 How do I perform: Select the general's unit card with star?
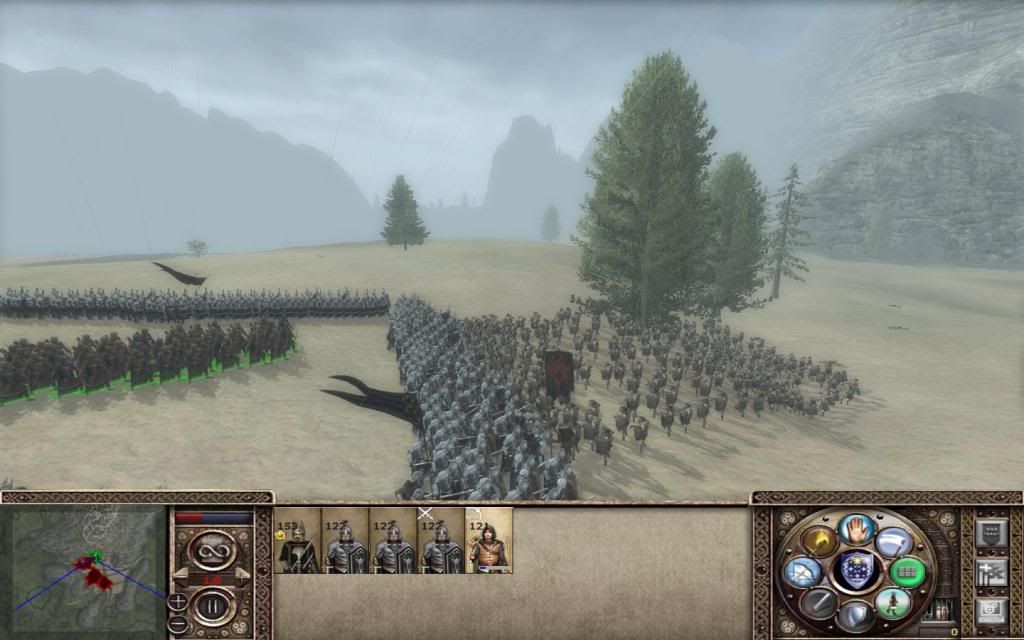(x=298, y=541)
